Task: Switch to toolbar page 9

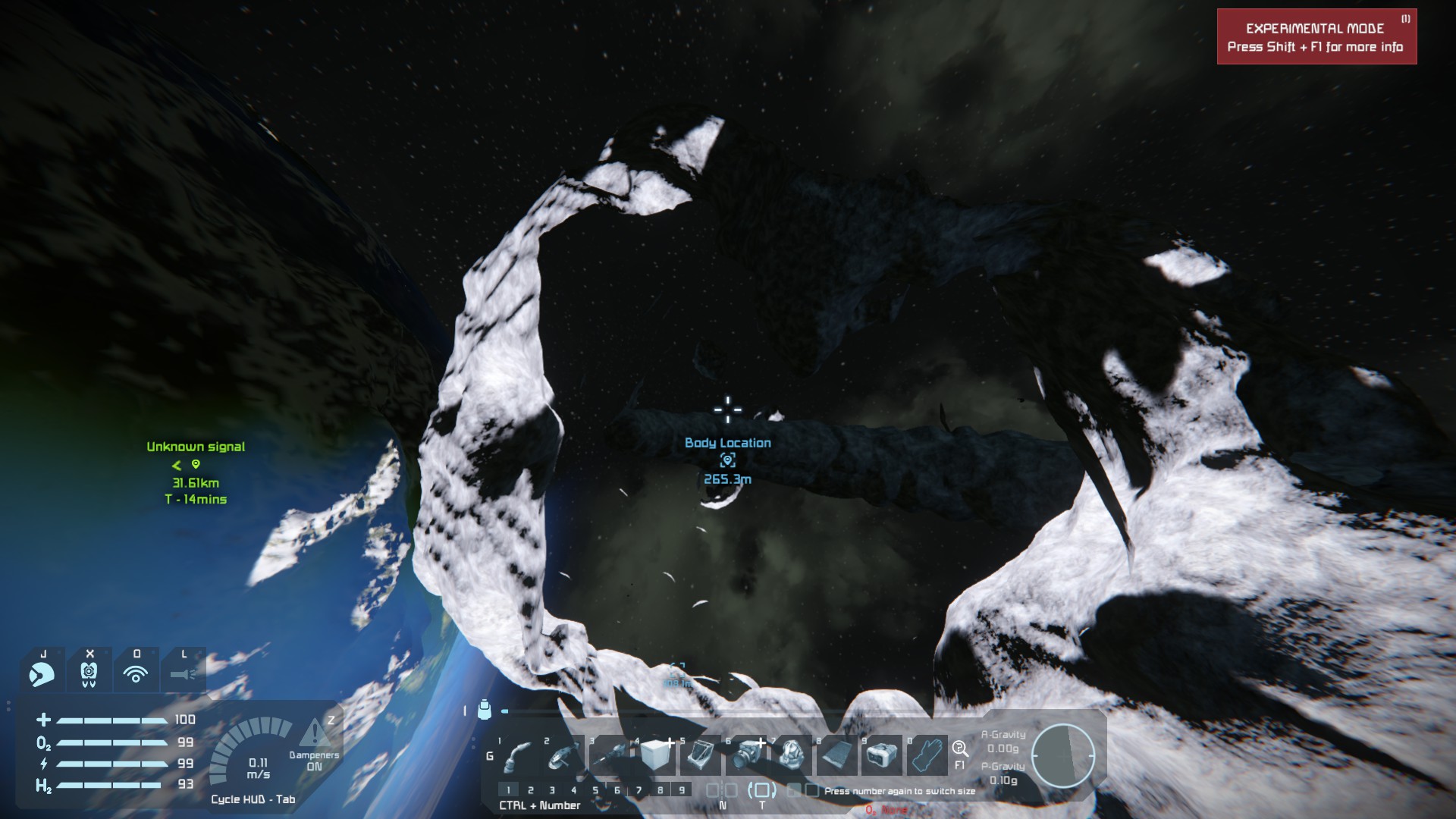Action: pos(682,790)
